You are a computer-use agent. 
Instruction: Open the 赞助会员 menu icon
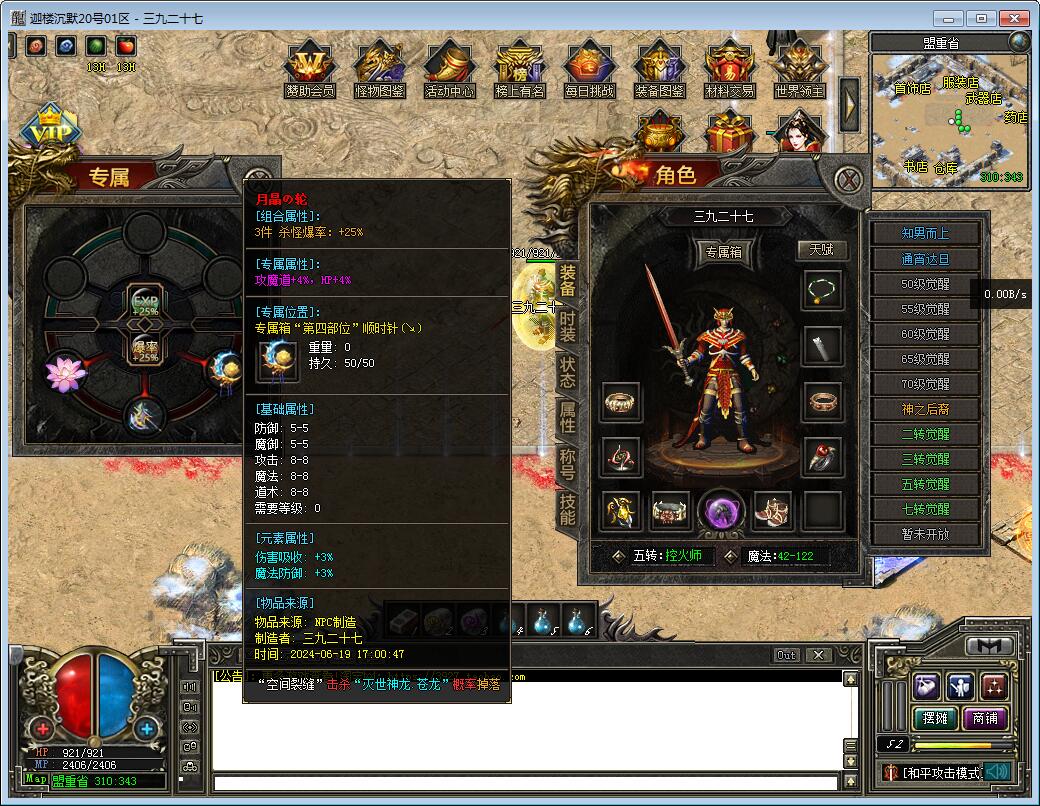309,68
